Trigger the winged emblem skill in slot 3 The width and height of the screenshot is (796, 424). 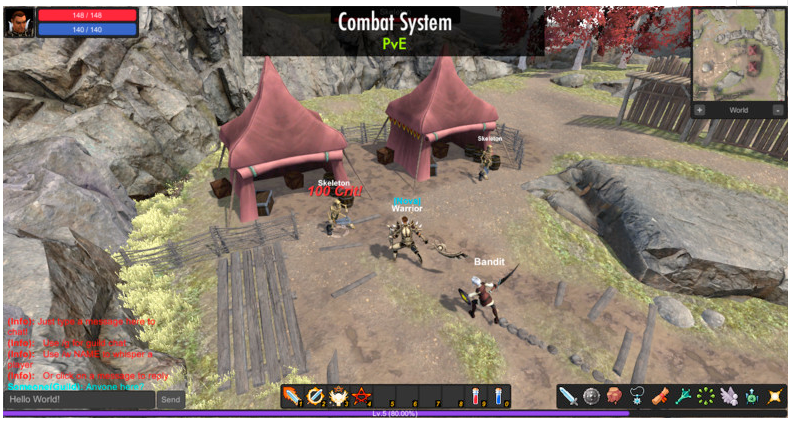point(339,396)
